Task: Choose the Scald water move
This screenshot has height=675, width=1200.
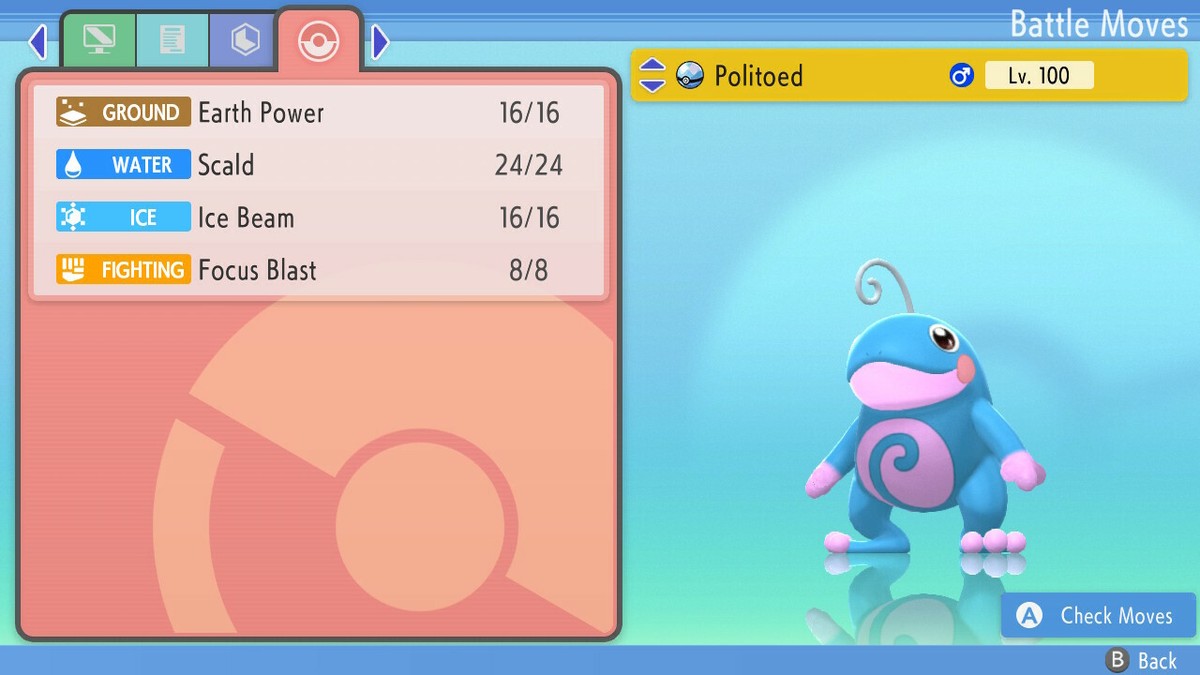Action: pyautogui.click(x=318, y=165)
